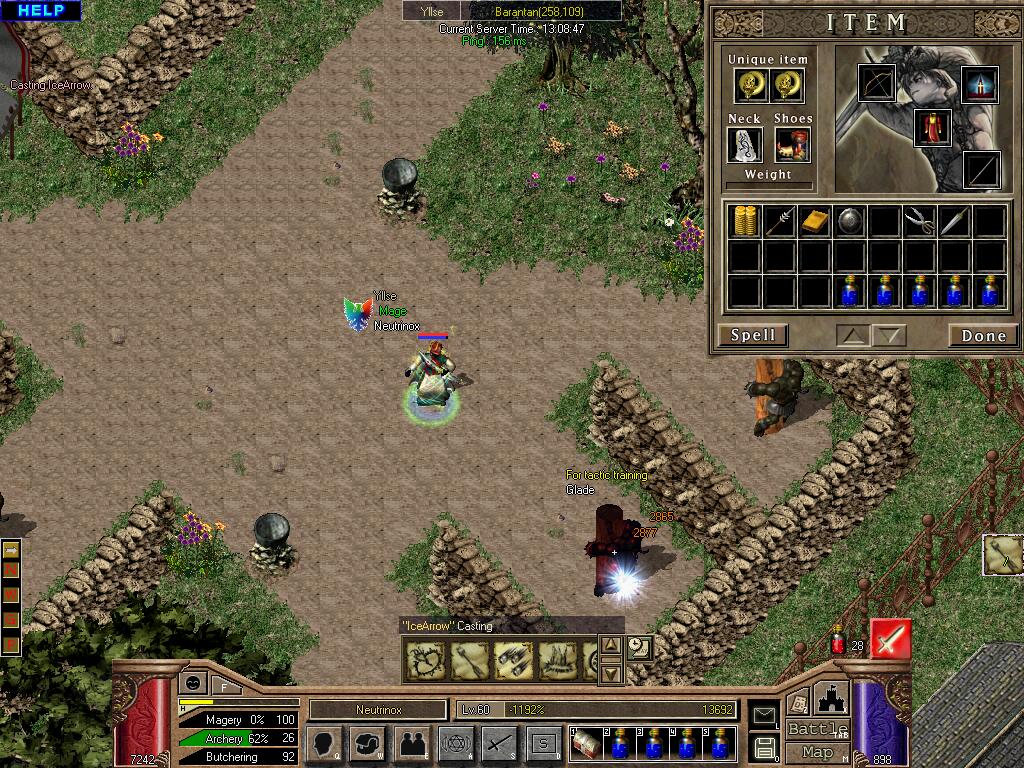Use the treasure chest quick slot

coord(586,743)
